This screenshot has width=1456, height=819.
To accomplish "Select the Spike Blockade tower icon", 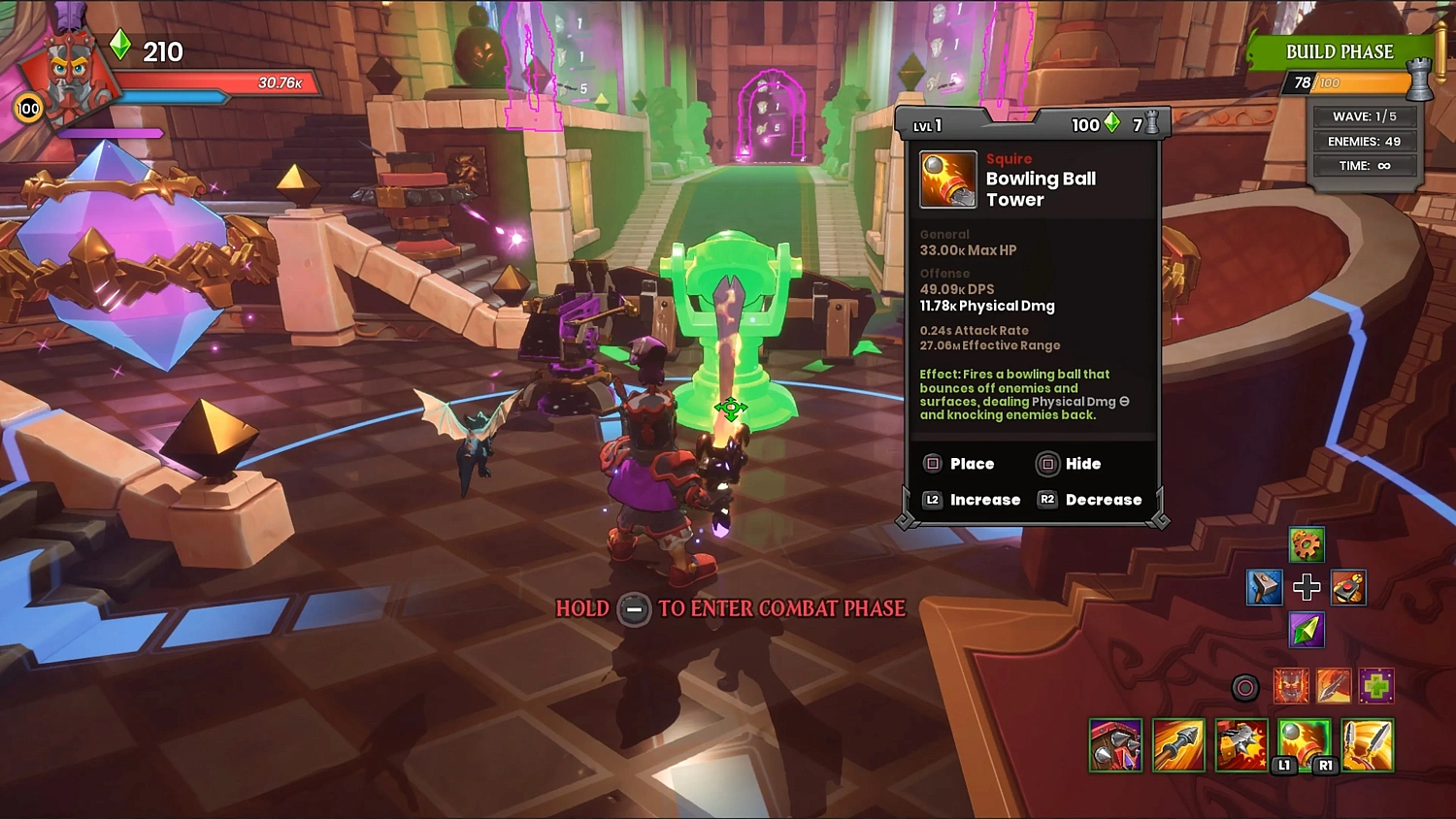I will (1115, 745).
